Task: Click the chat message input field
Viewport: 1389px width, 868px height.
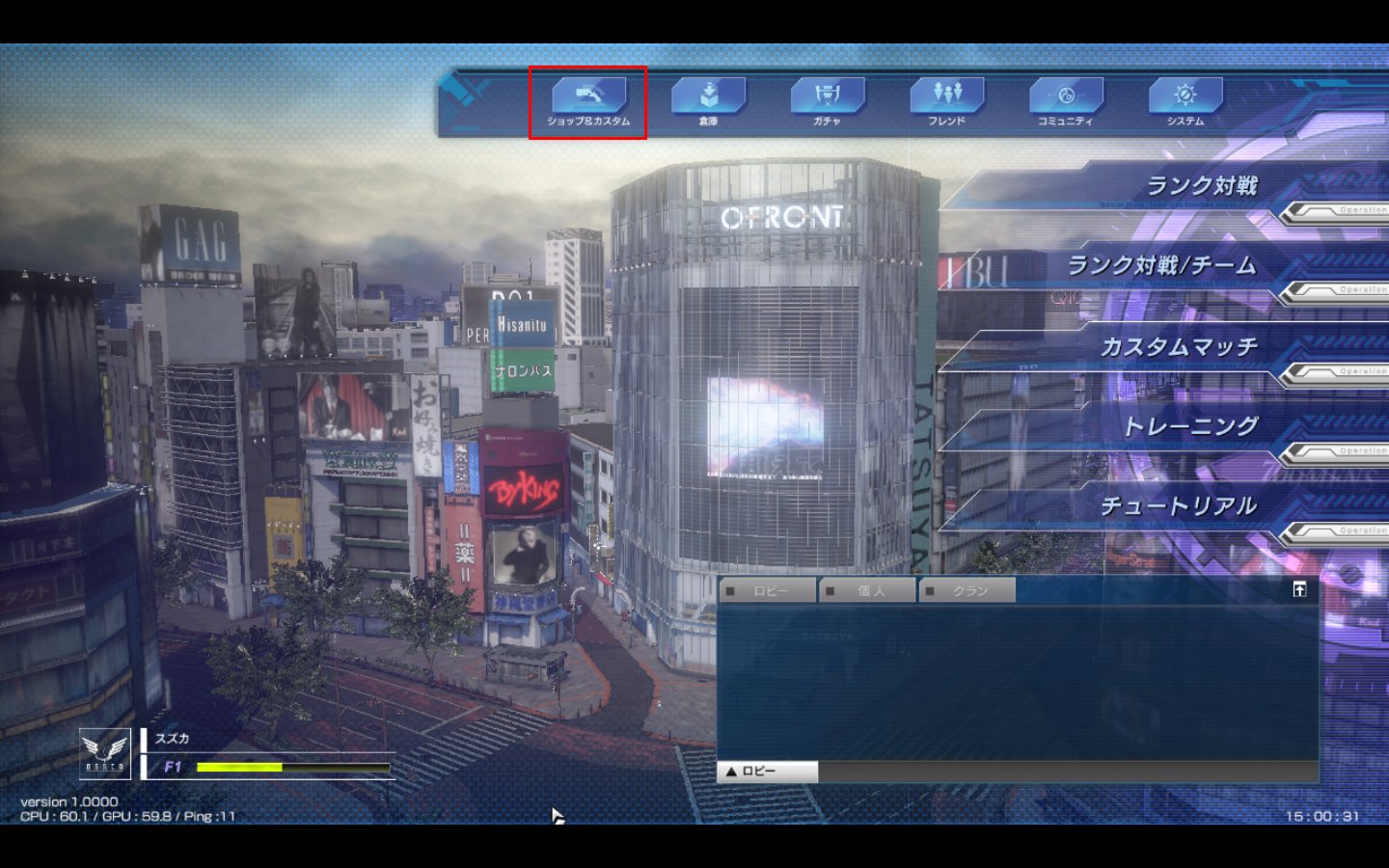Action: [1067, 772]
